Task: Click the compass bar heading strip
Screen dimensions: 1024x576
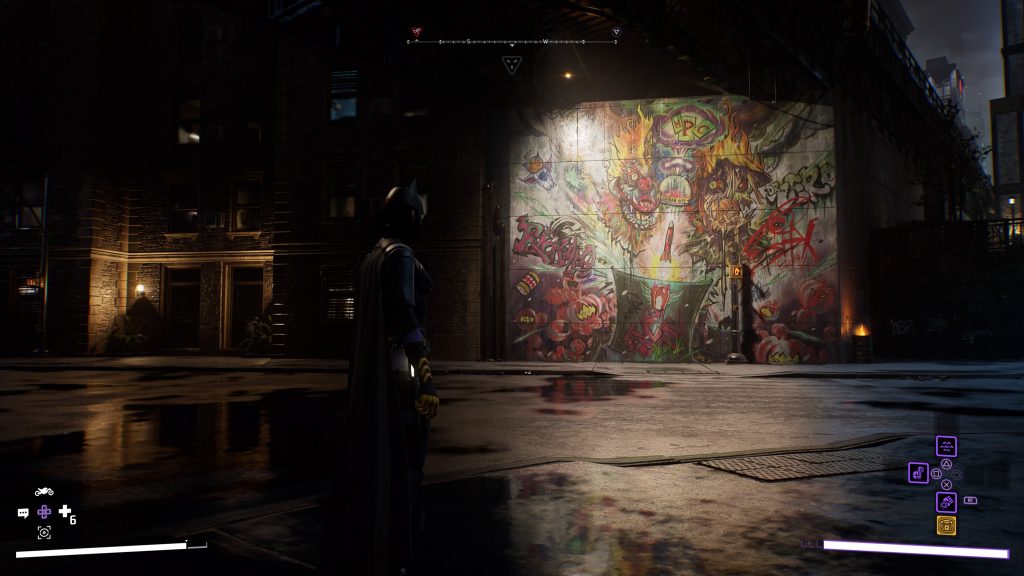Action: tap(512, 42)
